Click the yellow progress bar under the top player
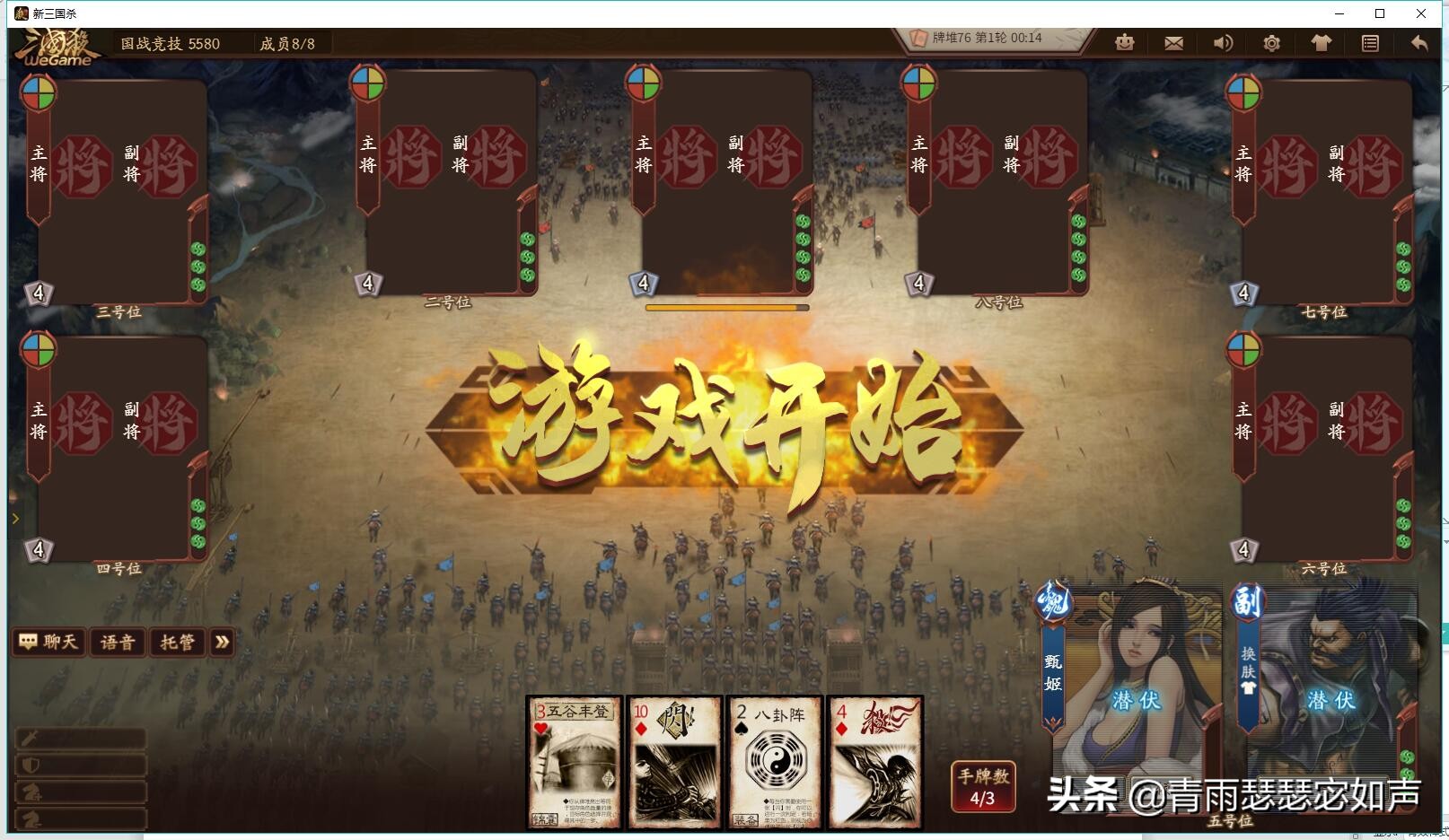Viewport: 1449px width, 840px height. (725, 307)
